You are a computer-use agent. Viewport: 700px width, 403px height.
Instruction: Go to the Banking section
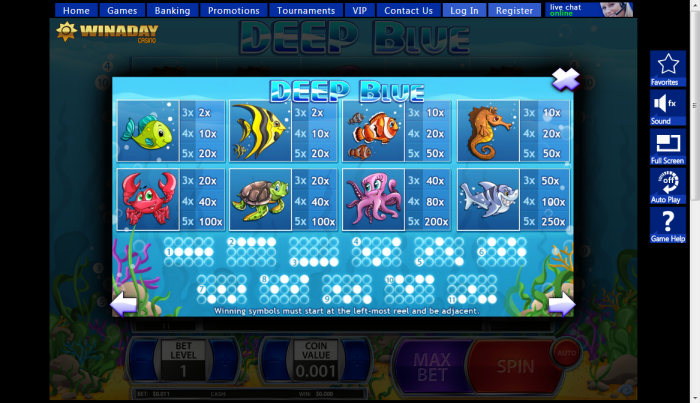click(x=172, y=11)
